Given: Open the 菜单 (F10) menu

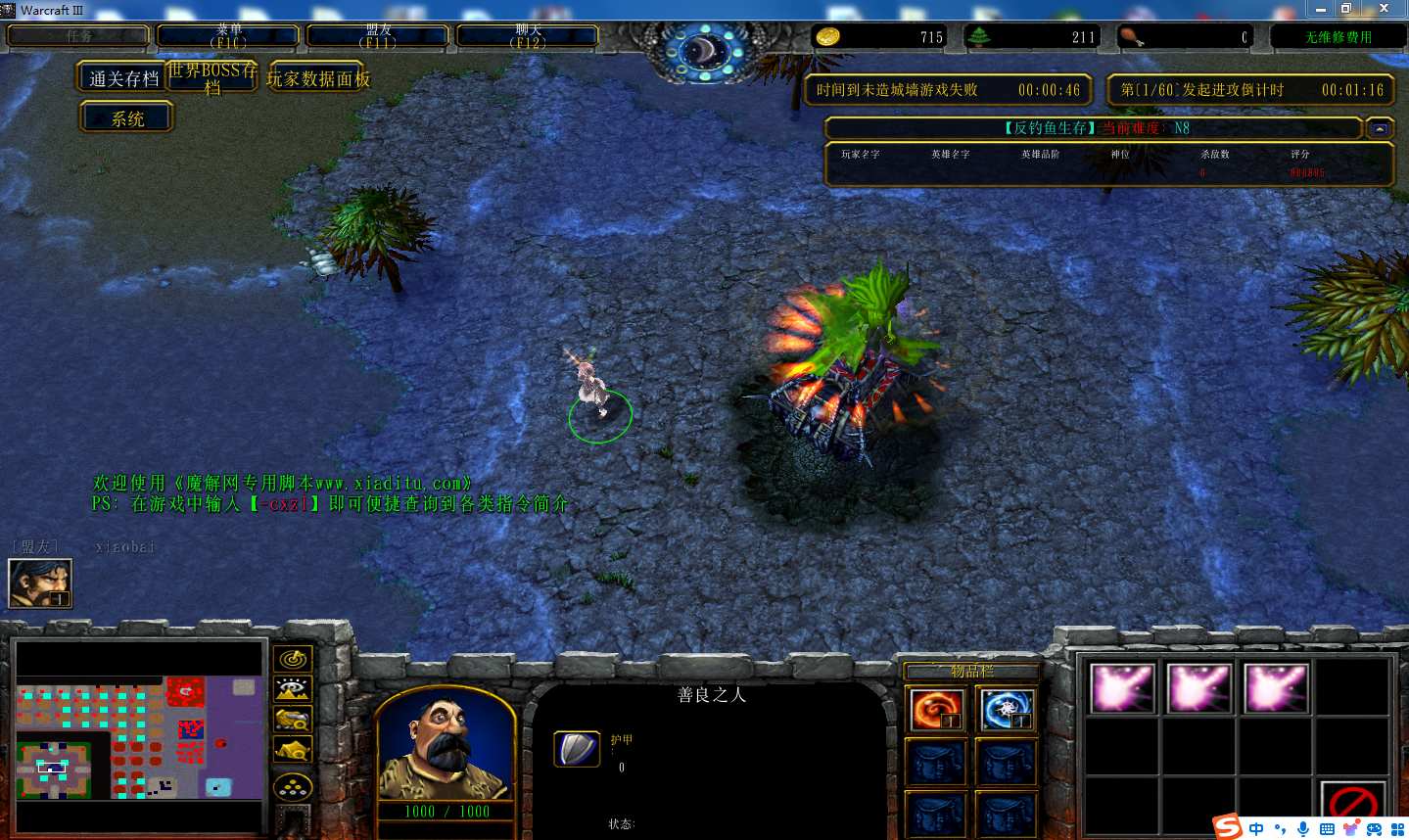Looking at the screenshot, I should pos(229,36).
